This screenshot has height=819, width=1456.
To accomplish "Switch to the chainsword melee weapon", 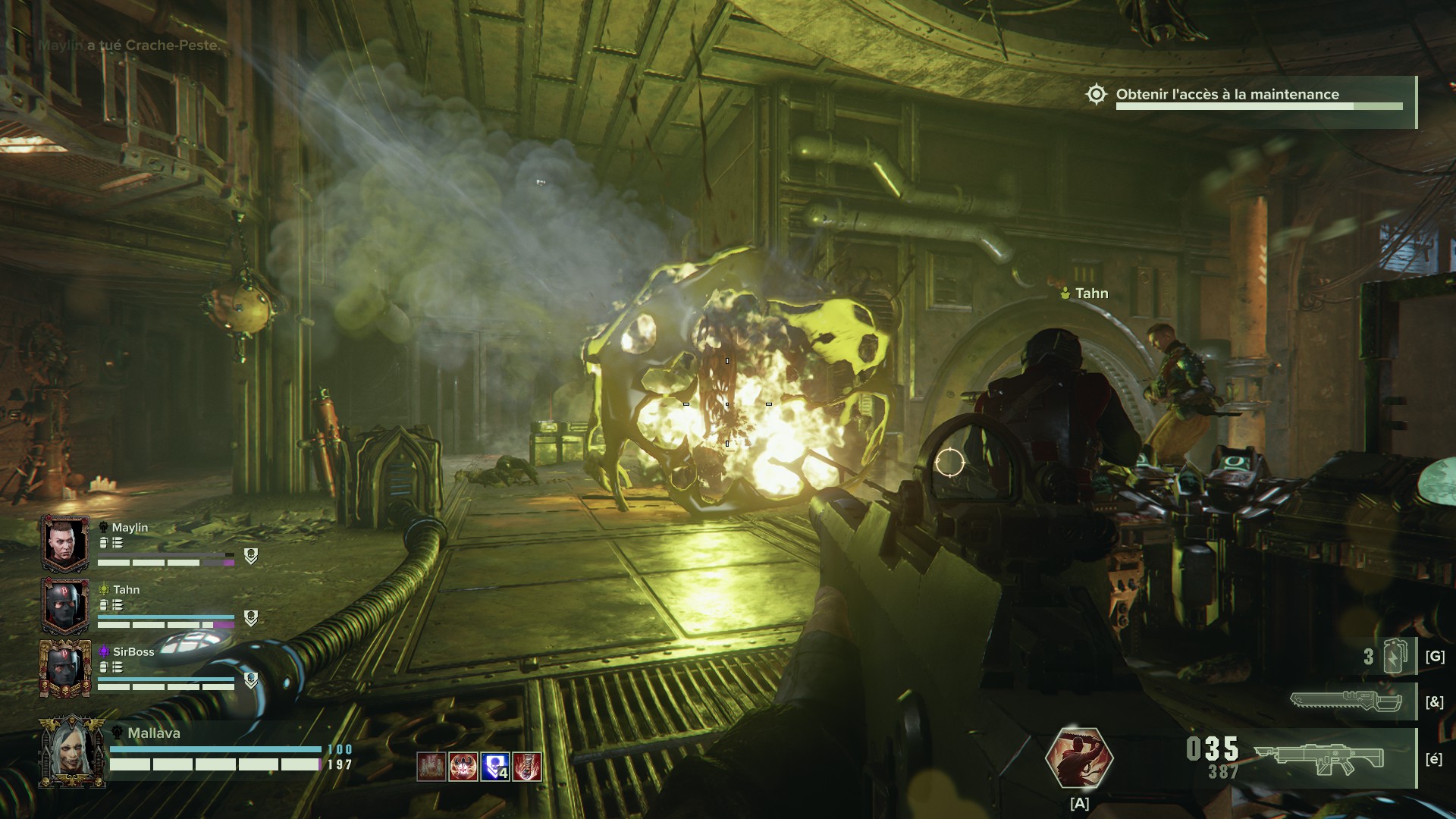I will 1346,701.
